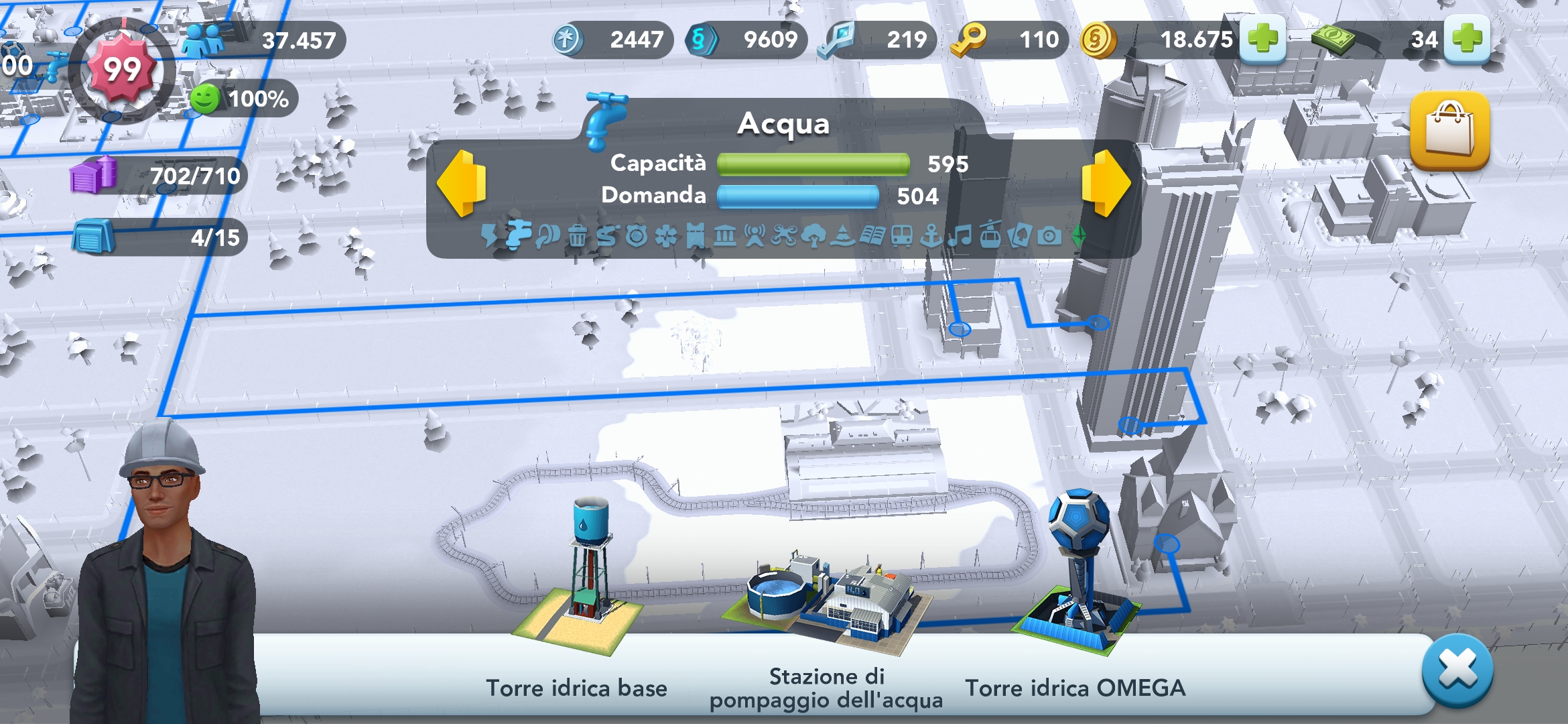Buy more SimCash with the green plus
The image size is (1568, 724).
point(1467,39)
